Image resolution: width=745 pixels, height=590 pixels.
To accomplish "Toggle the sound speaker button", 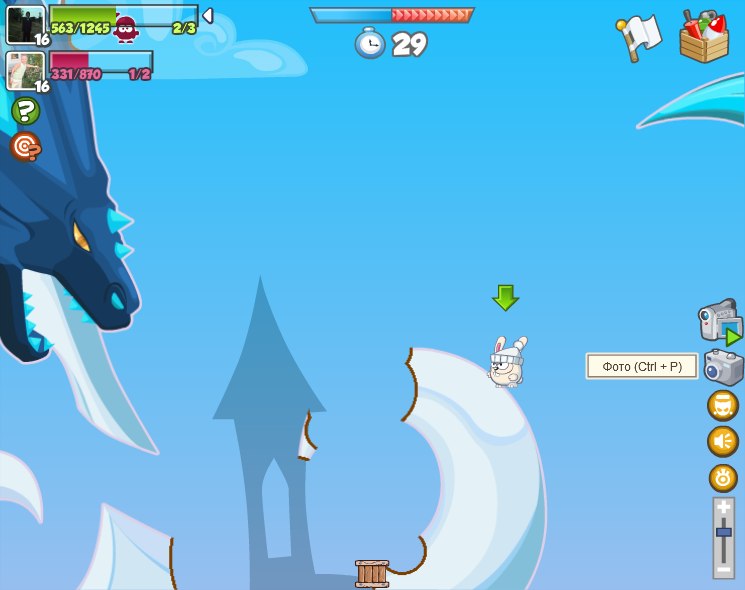I will point(723,441).
